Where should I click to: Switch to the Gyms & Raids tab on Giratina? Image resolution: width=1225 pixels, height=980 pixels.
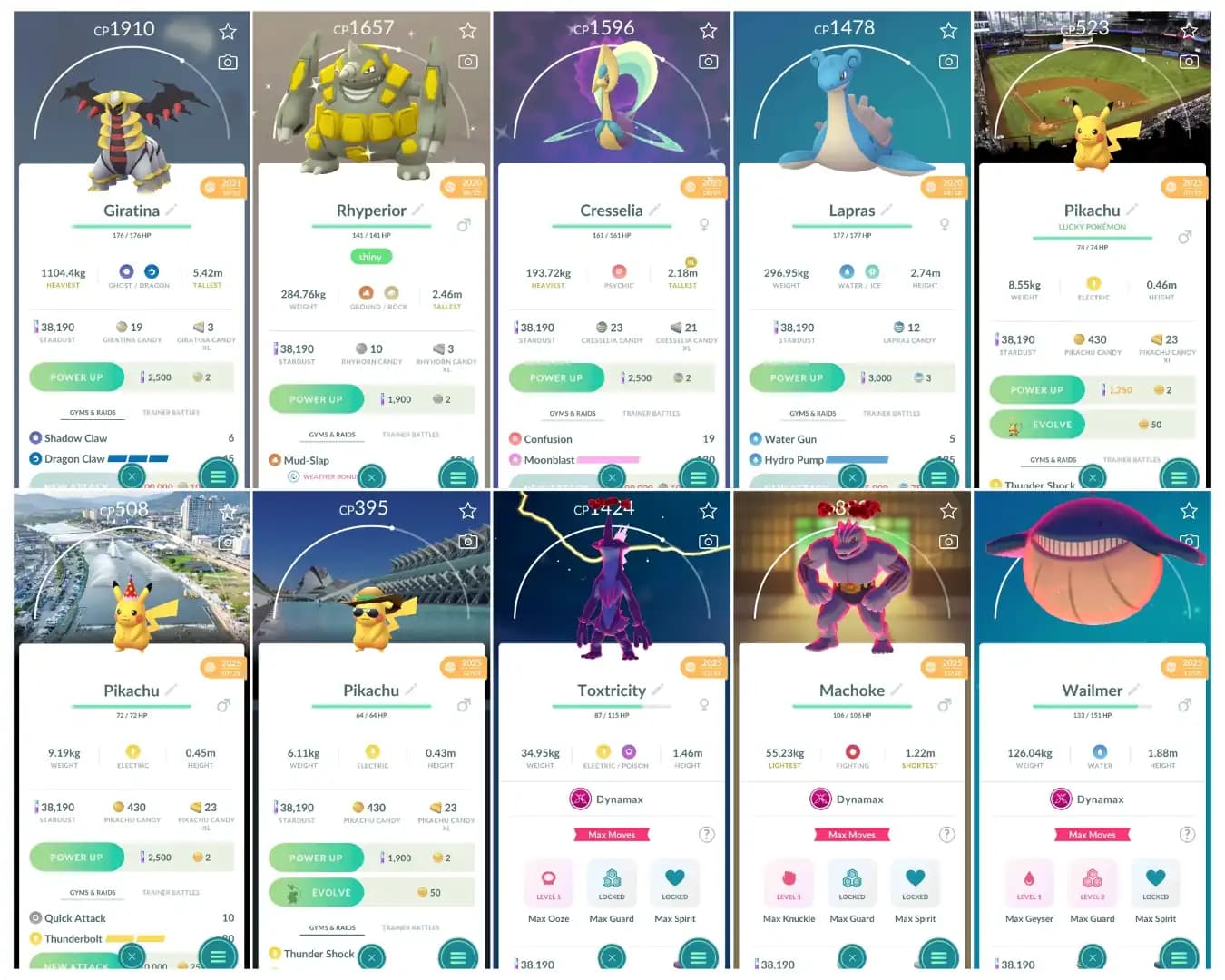pyautogui.click(x=92, y=412)
